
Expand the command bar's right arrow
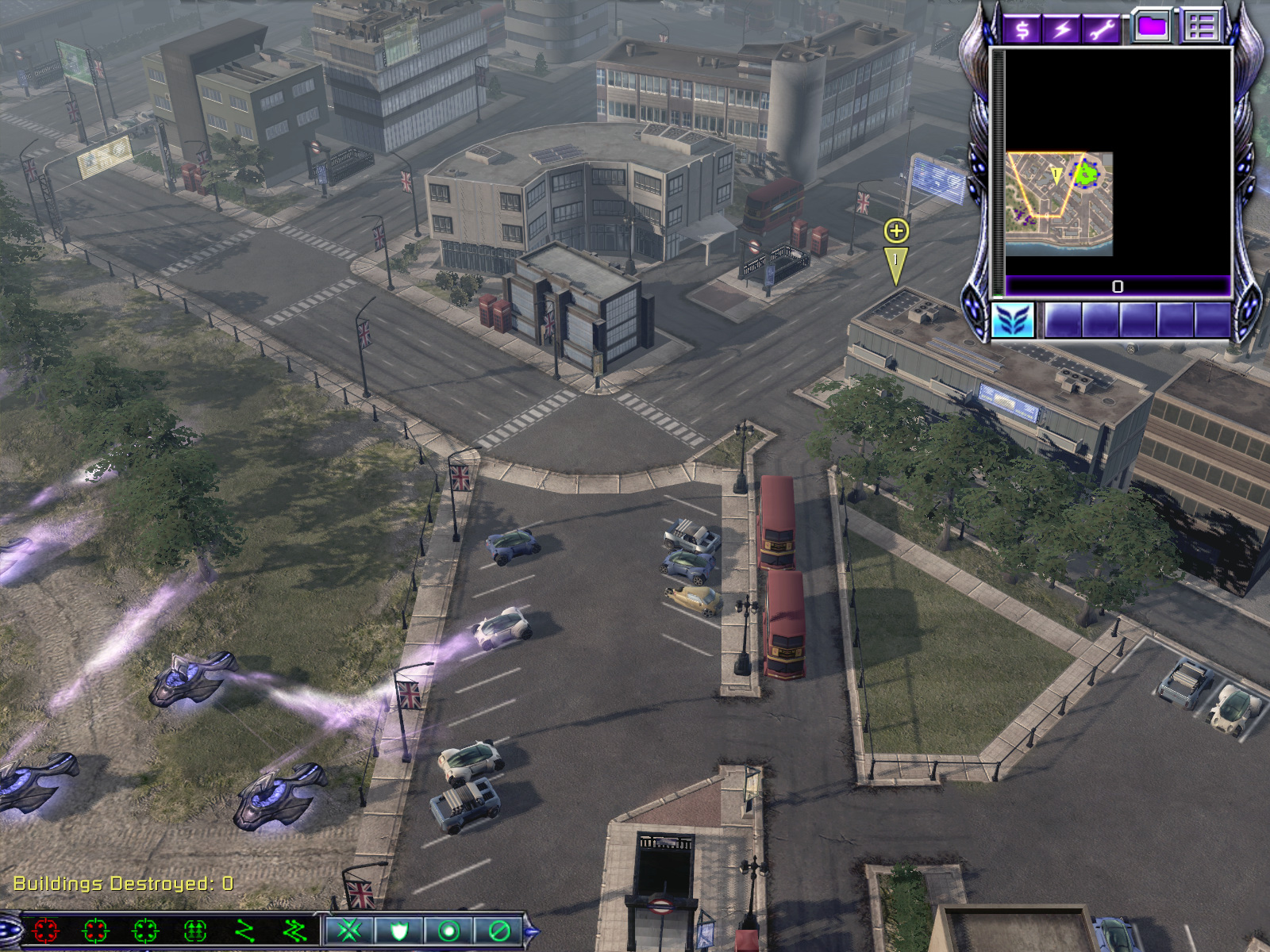pyautogui.click(x=531, y=931)
